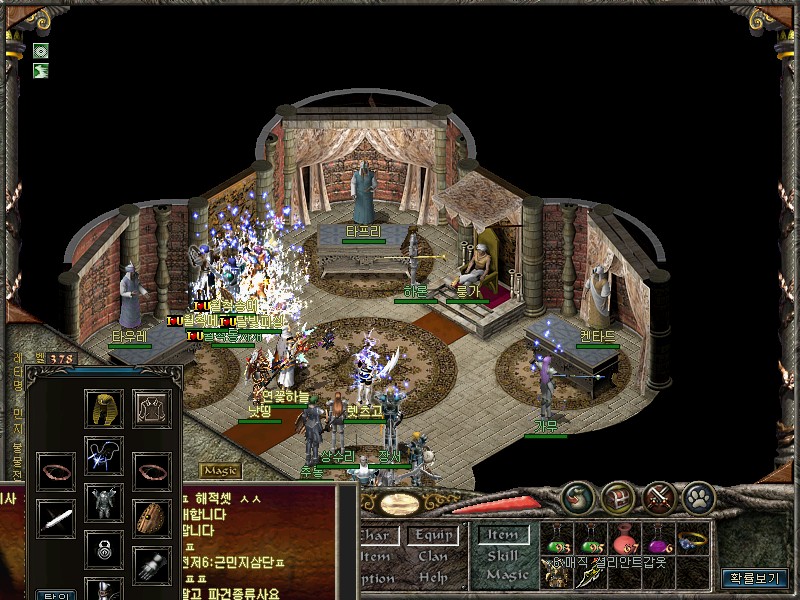Open the Equip menu
The image size is (800, 600).
coord(435,536)
